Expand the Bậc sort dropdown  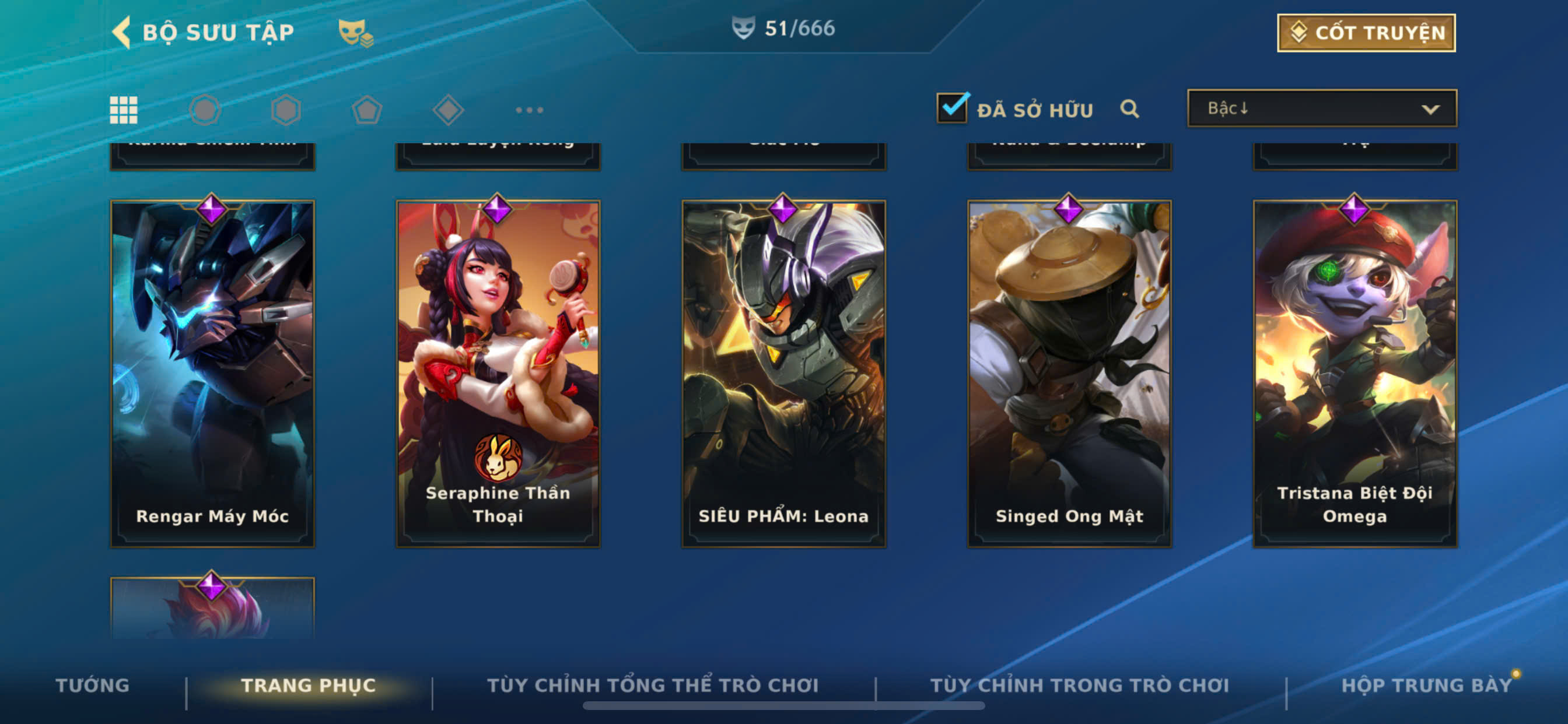click(1321, 108)
